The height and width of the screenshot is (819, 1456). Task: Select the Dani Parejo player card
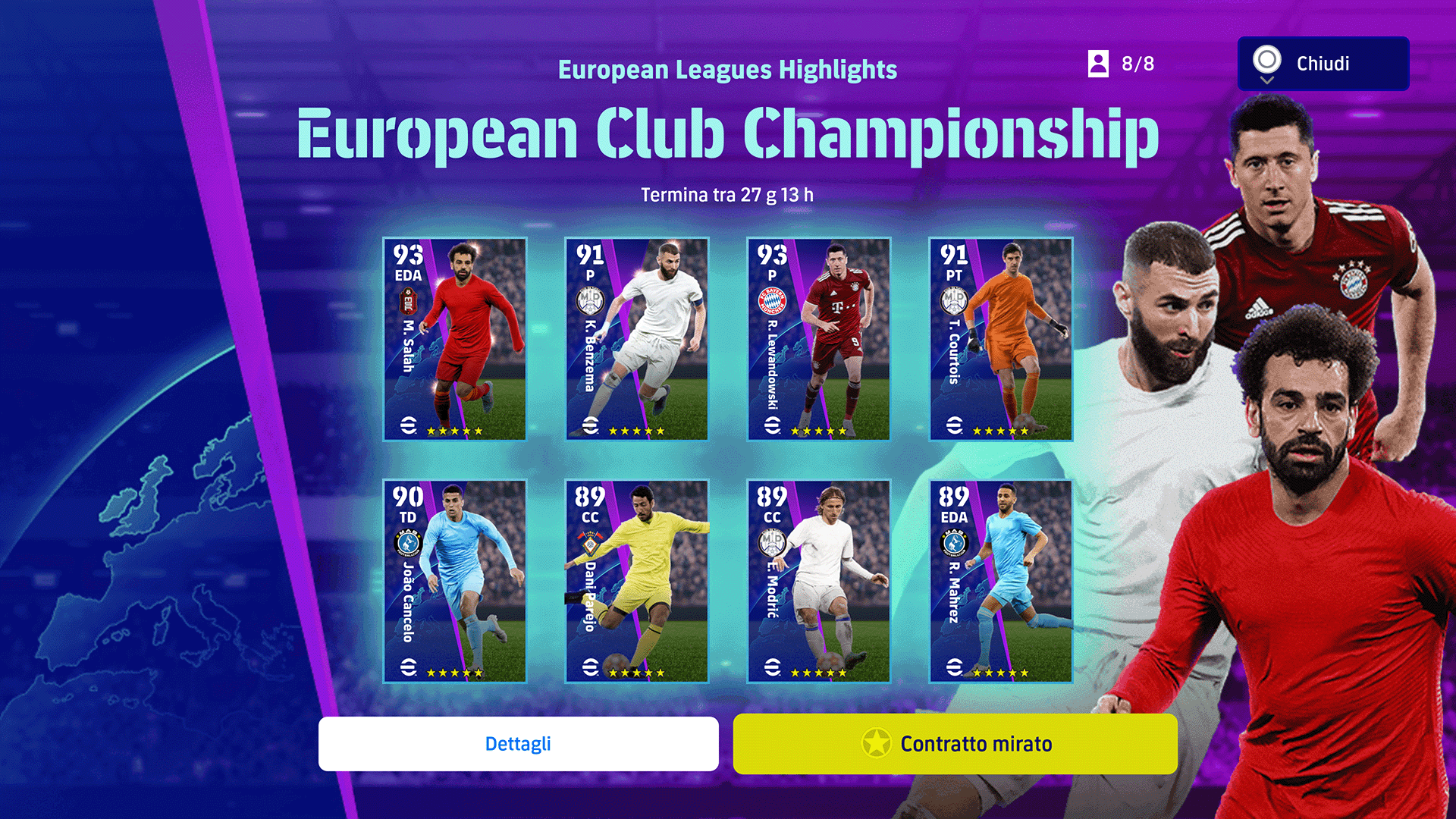tap(637, 581)
